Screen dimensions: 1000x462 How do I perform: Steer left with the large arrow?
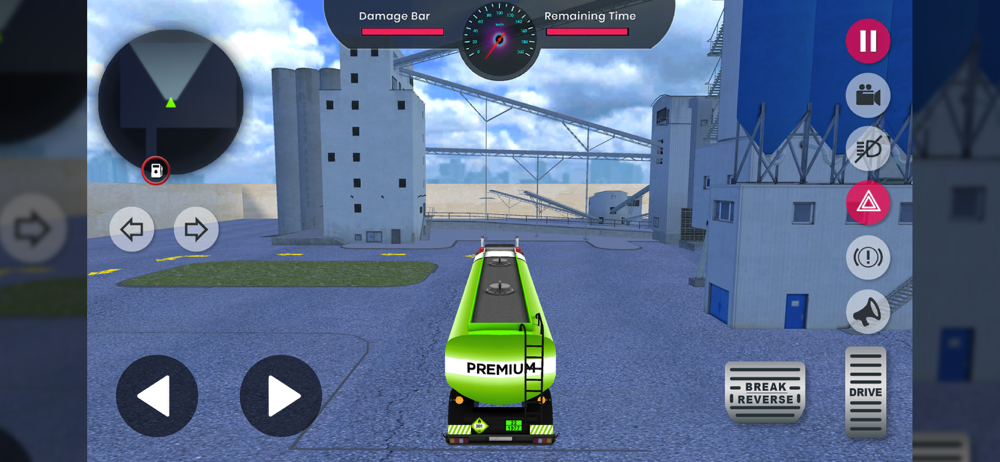(156, 396)
